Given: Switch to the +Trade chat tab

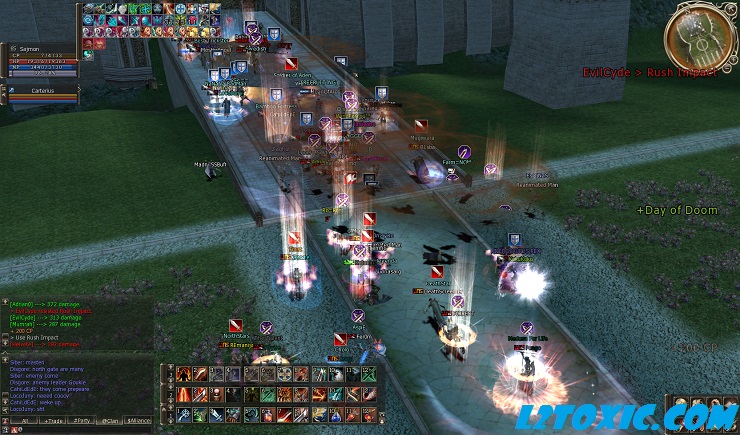Looking at the screenshot, I should point(53,422).
